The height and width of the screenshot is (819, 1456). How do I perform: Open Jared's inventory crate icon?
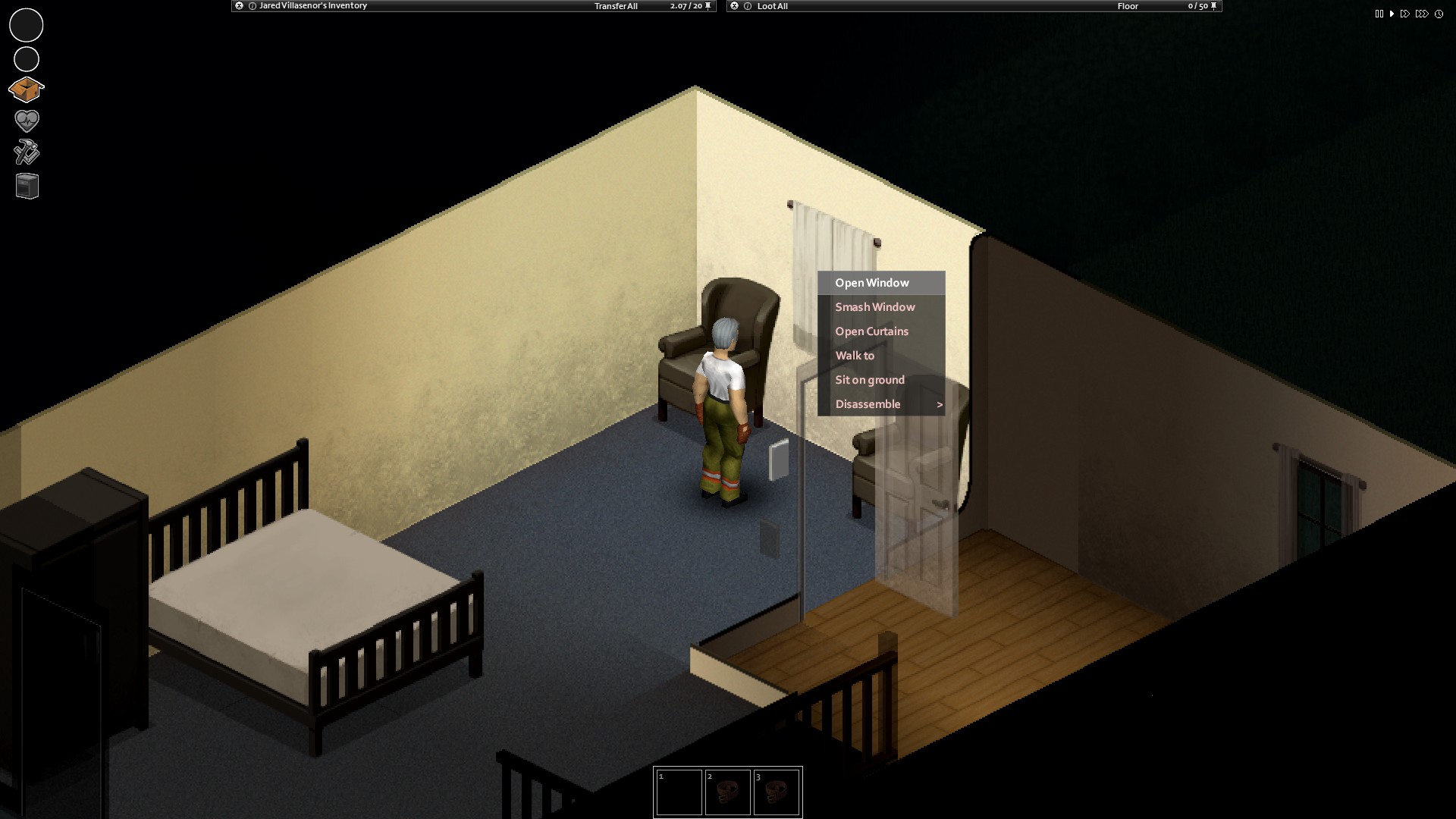point(26,89)
